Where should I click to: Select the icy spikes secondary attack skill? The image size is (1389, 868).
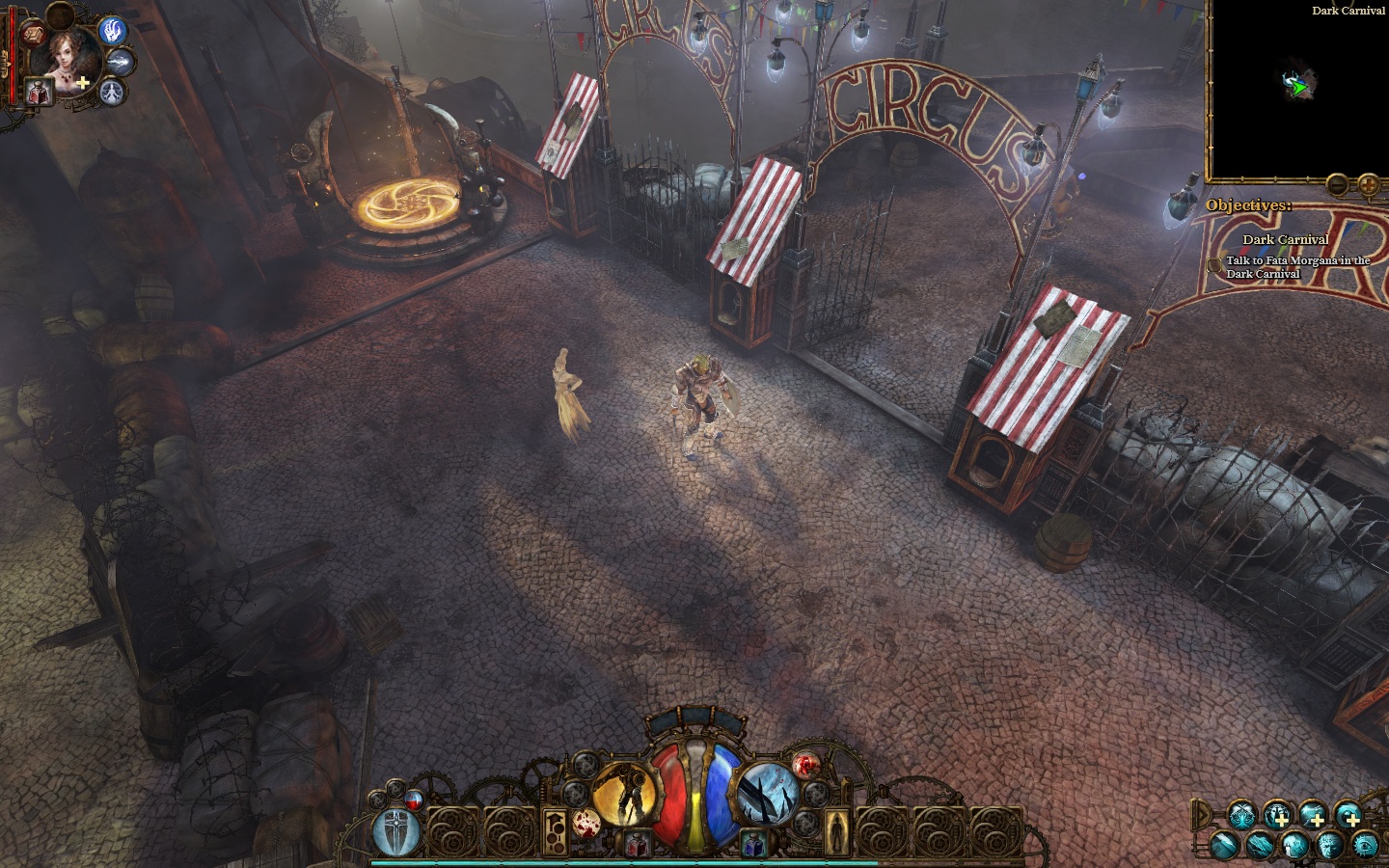(768, 796)
